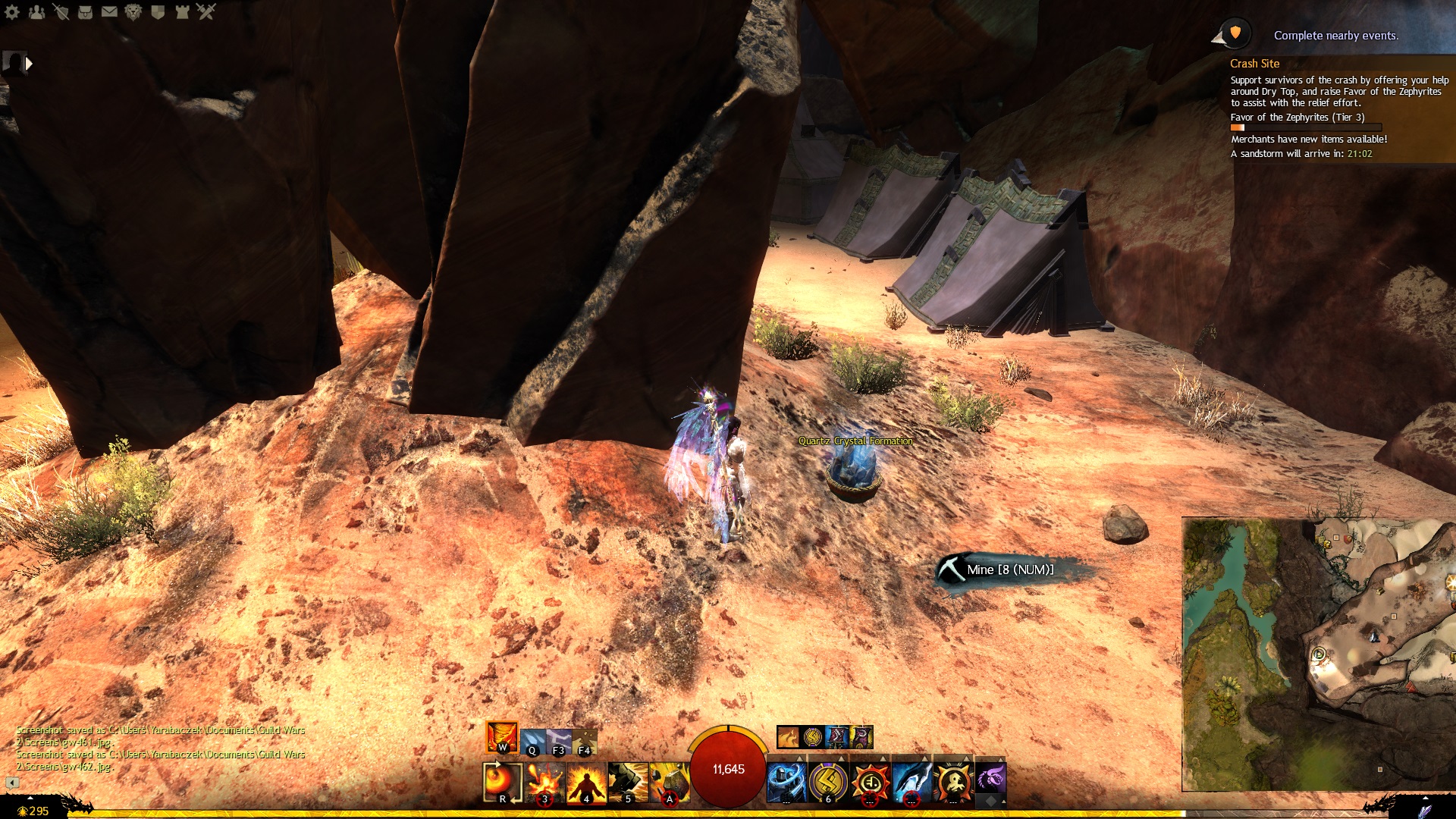Open the inventory bag icon
The image size is (1456, 819).
tap(85, 11)
